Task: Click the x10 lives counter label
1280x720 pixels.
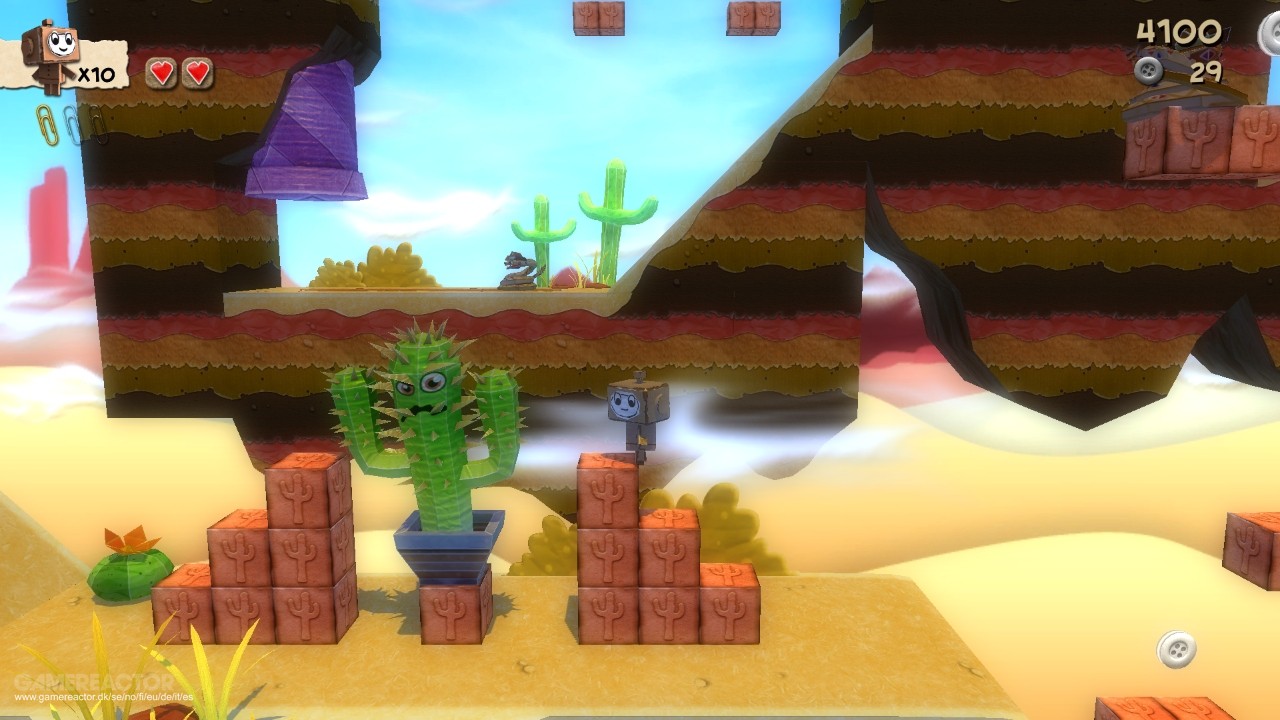Action: click(x=95, y=73)
